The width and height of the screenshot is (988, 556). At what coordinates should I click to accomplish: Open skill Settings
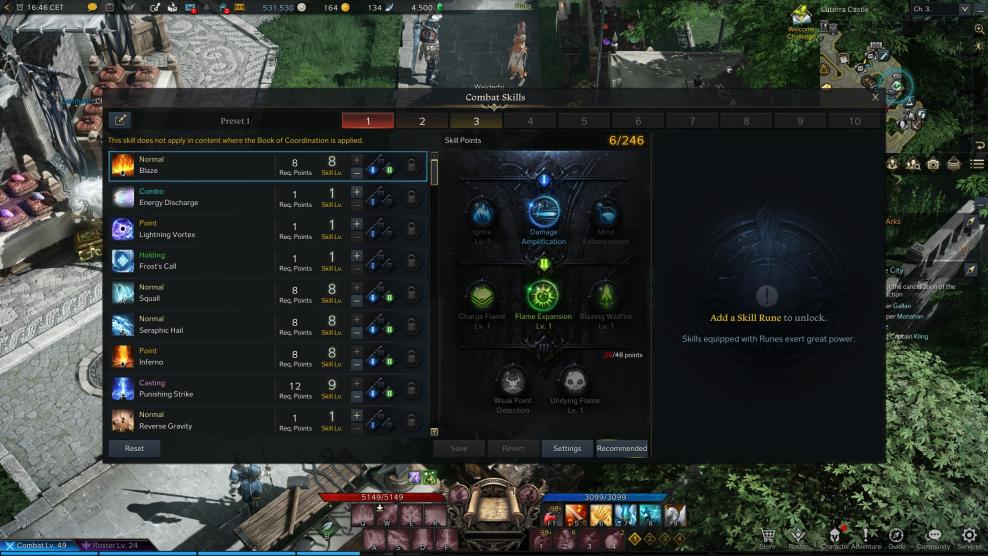point(567,448)
